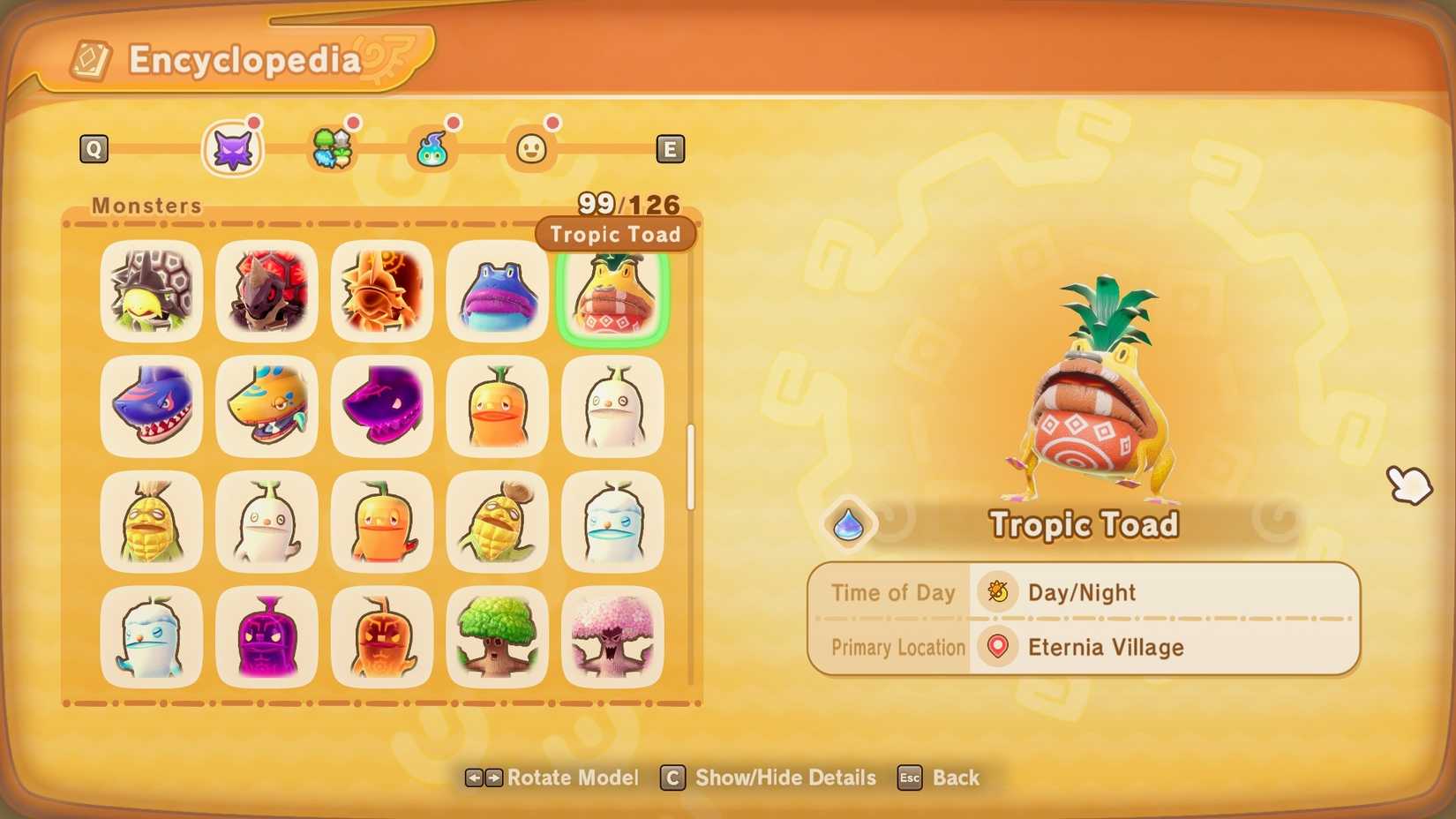The image size is (1456, 819).
Task: Toggle Show/Hide Details with the C button
Action: [672, 778]
